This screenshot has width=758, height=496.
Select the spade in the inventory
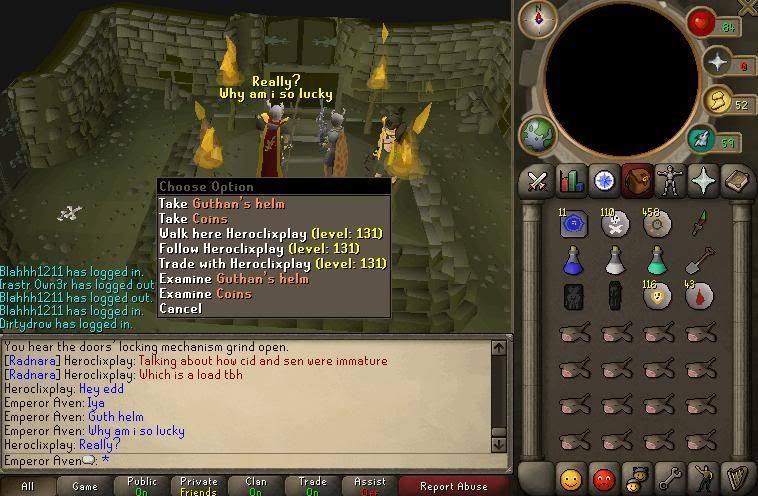pos(698,261)
